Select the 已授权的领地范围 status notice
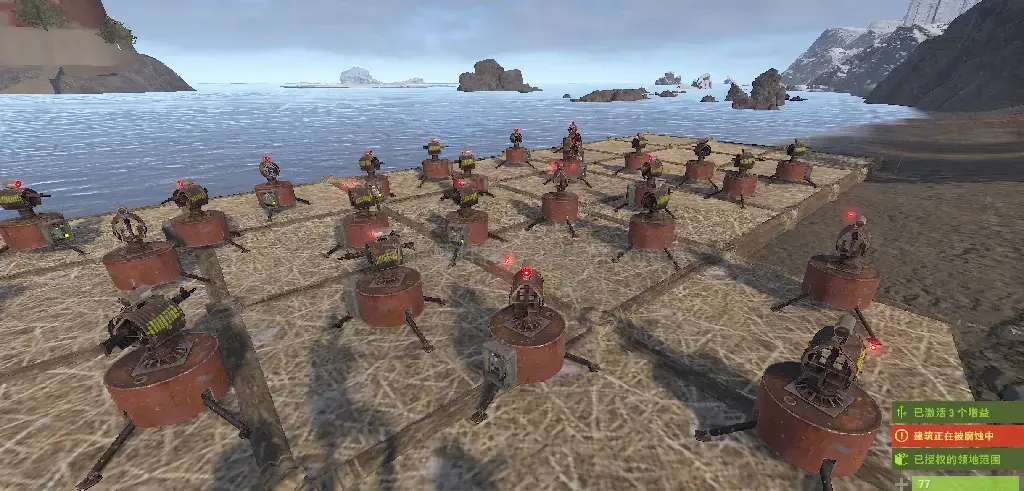 [x=957, y=460]
